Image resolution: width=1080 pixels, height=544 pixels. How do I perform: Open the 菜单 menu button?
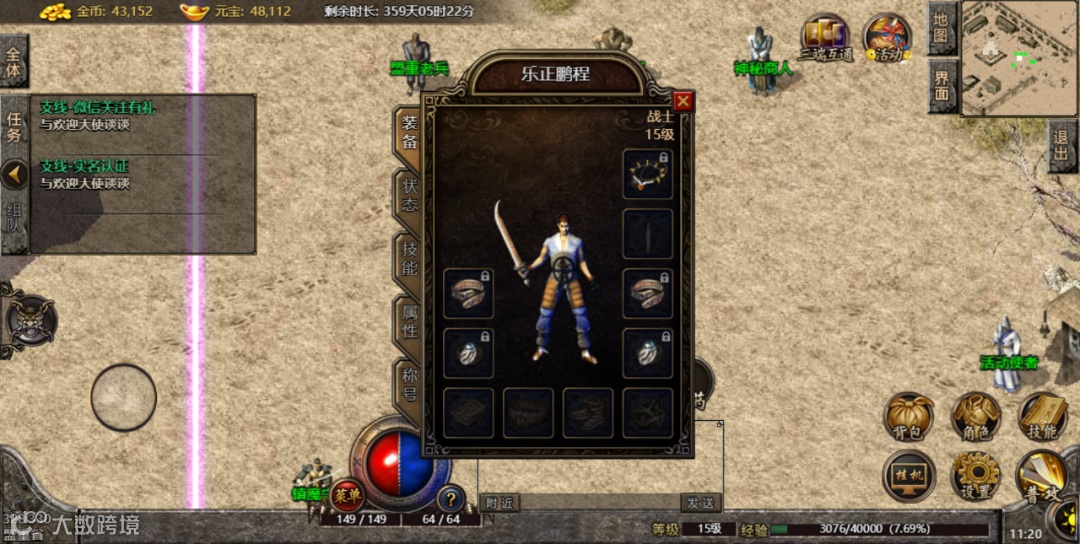pos(348,494)
